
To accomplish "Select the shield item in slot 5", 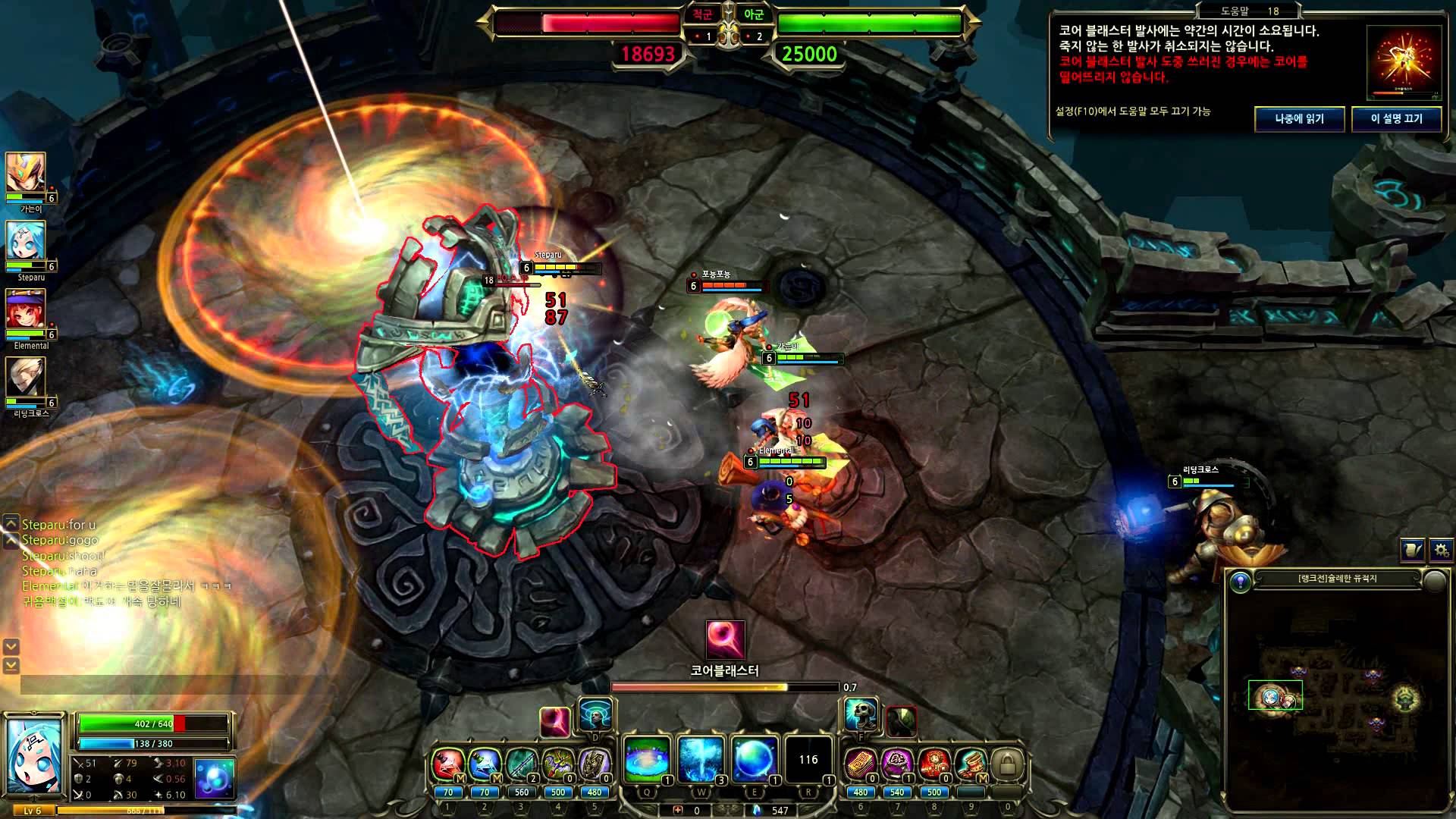I will pos(594,765).
